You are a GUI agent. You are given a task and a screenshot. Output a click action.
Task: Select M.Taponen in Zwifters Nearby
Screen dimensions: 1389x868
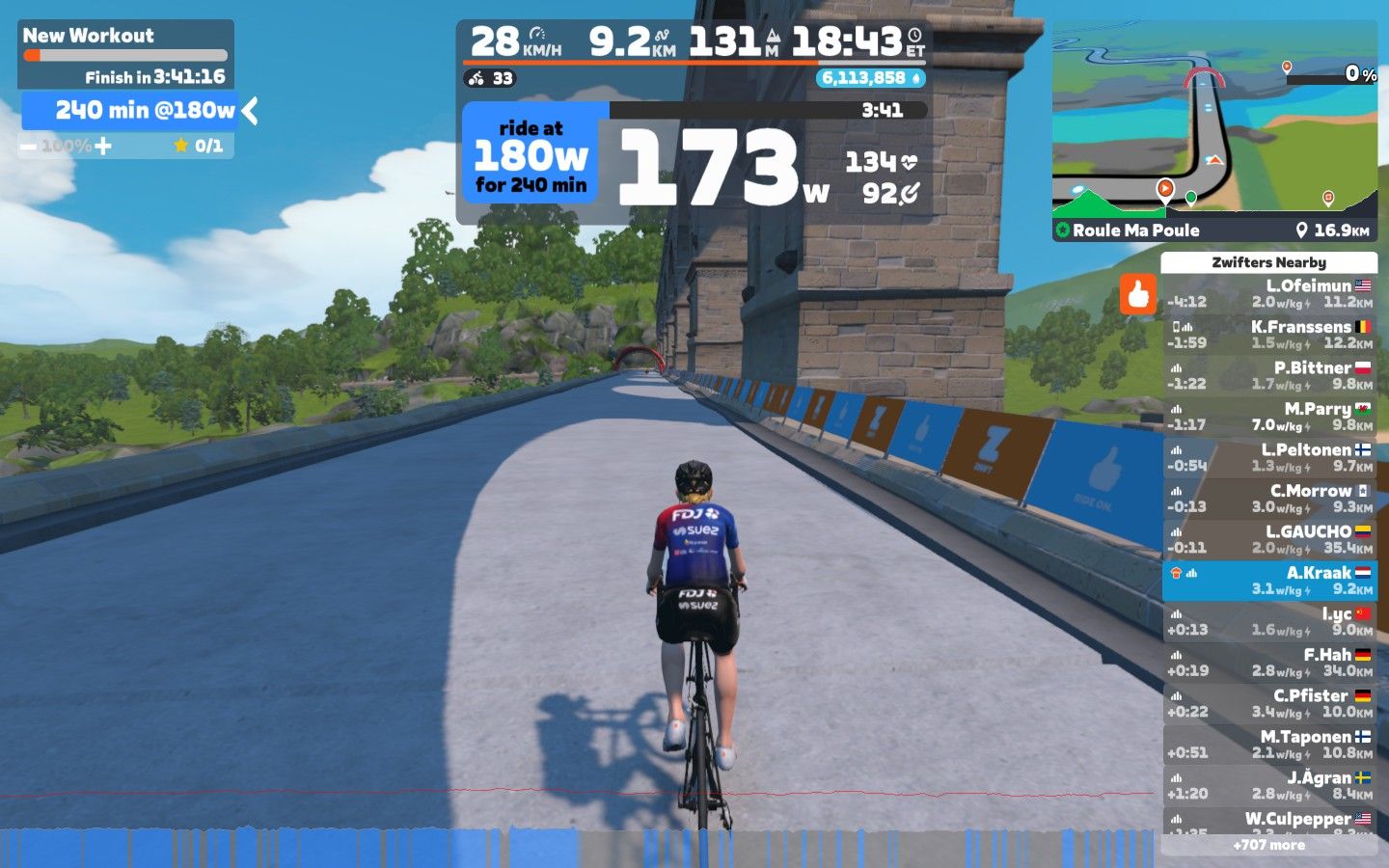tap(1268, 745)
